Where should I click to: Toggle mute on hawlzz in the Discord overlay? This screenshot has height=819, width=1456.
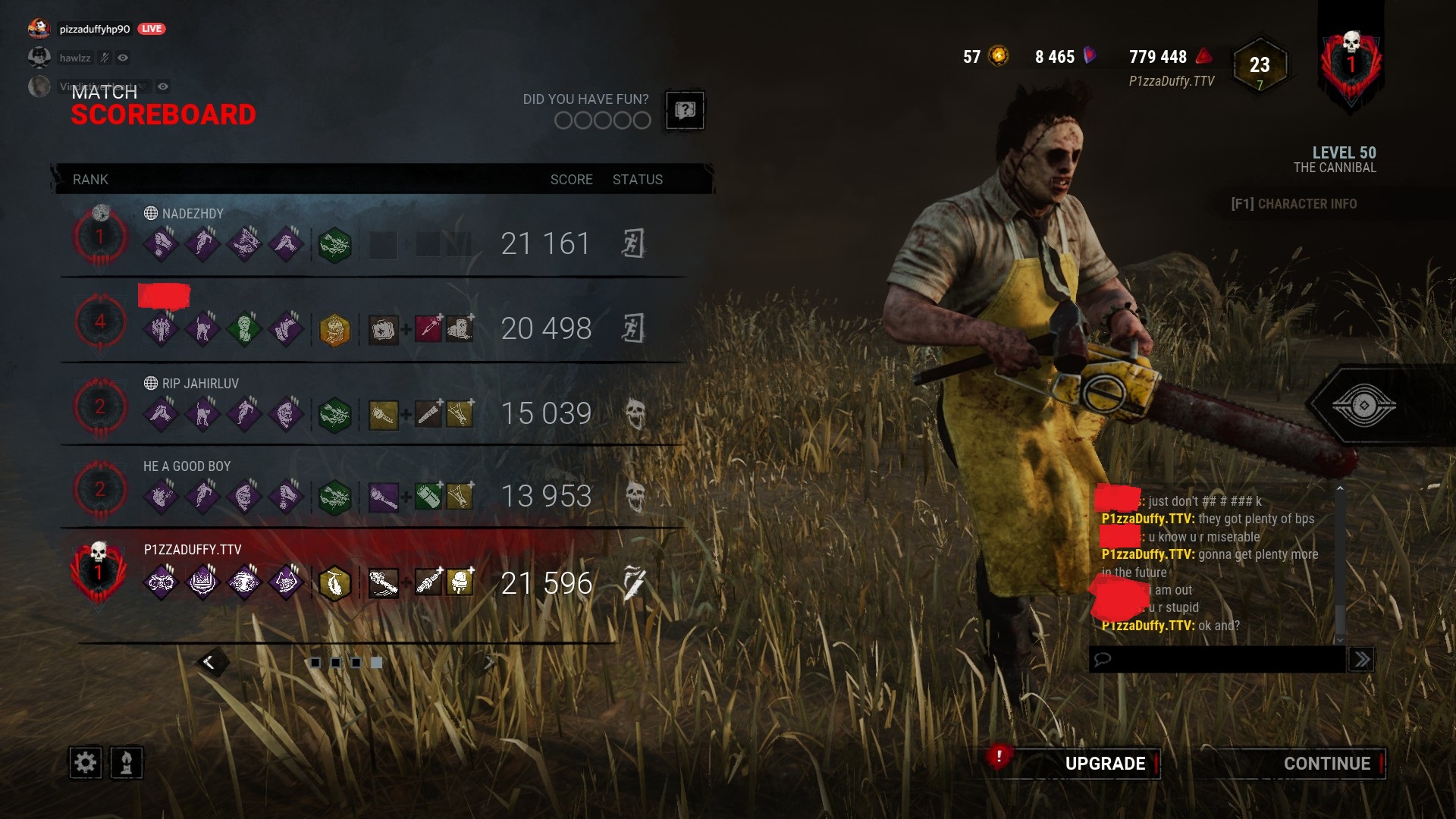point(103,57)
